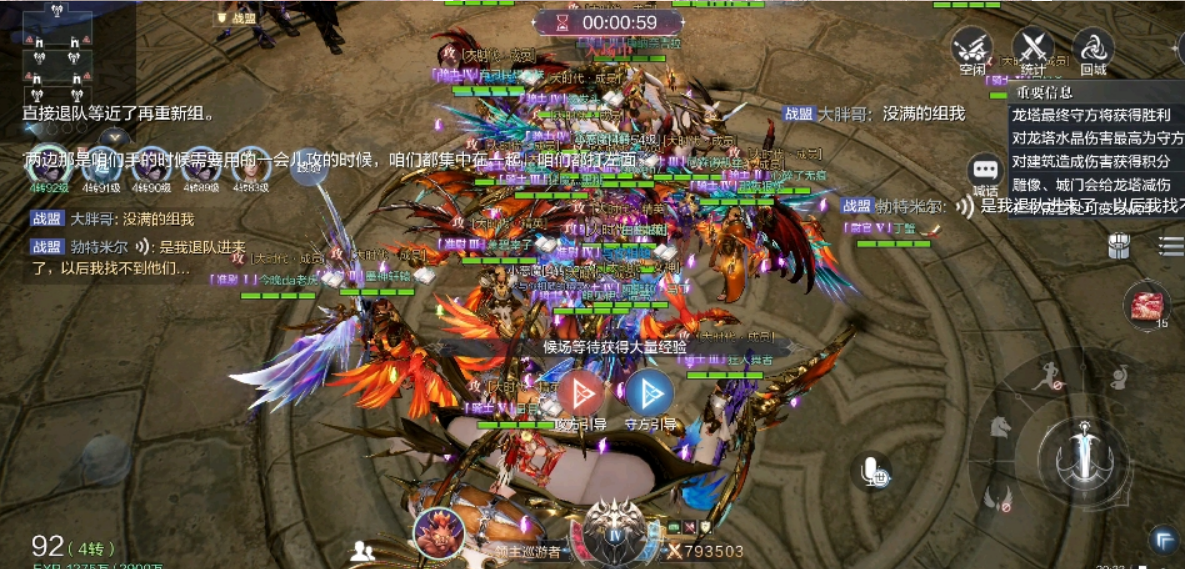
Task: Select the blue 守方引导 defender guide
Action: [x=650, y=393]
